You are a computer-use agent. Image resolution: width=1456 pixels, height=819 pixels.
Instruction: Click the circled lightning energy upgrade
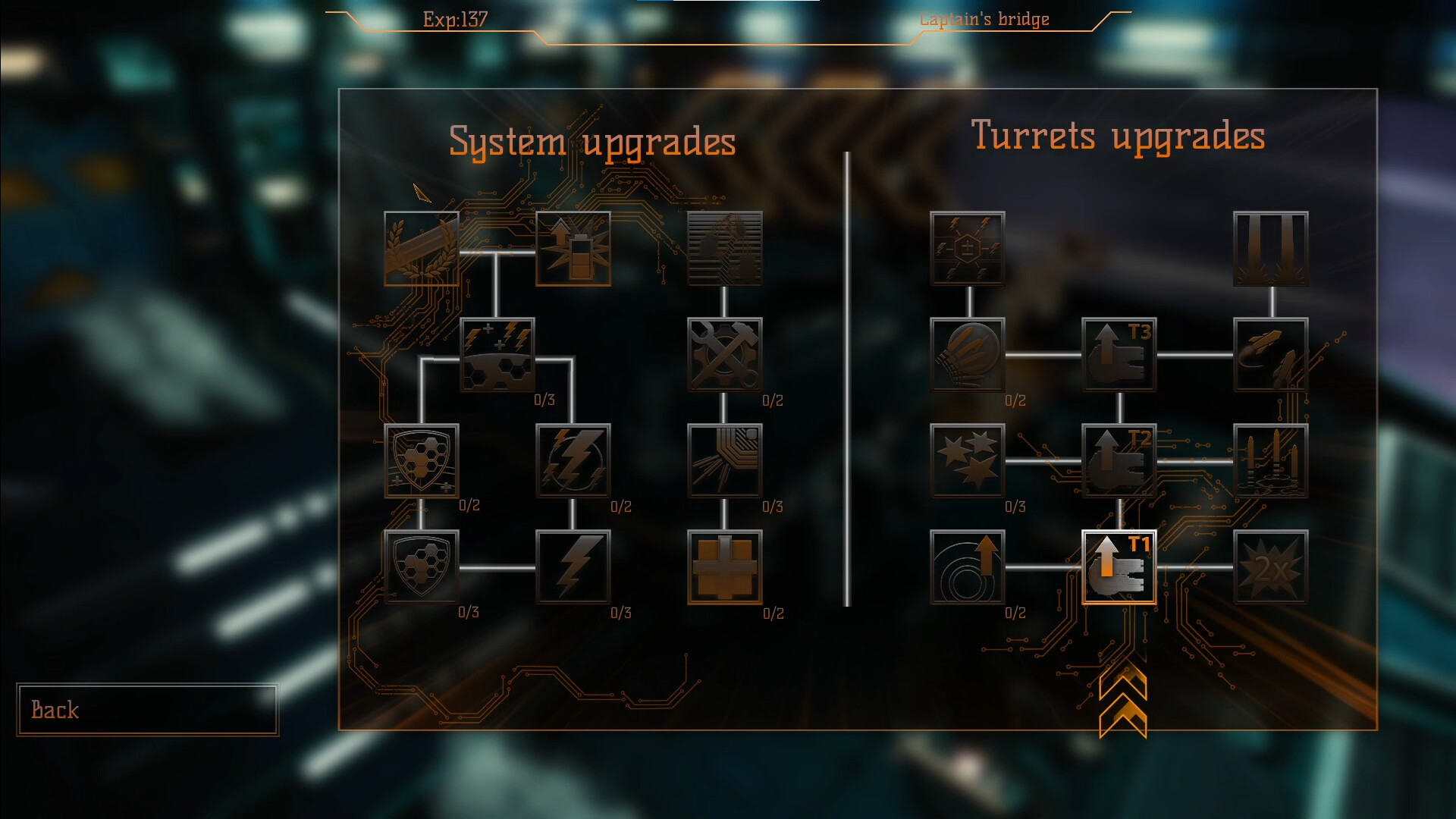point(573,461)
